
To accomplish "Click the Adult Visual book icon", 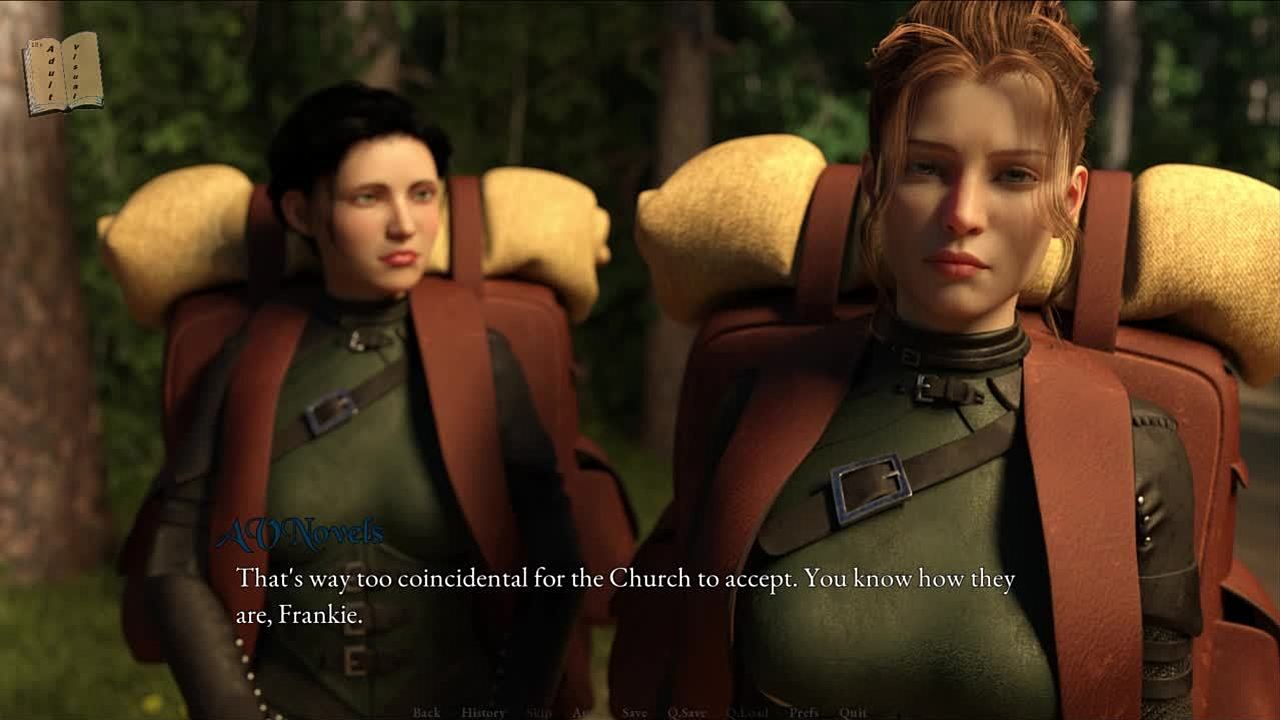I will click(62, 72).
